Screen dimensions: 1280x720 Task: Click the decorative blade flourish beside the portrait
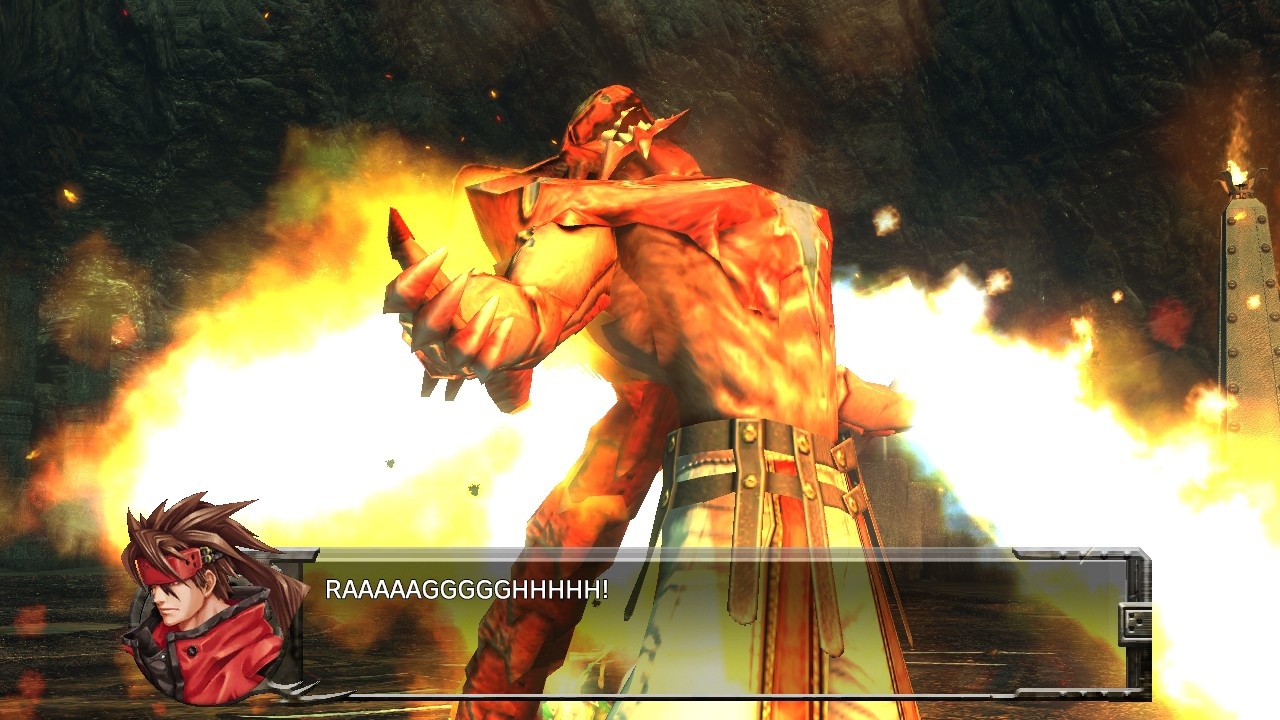coord(290,688)
